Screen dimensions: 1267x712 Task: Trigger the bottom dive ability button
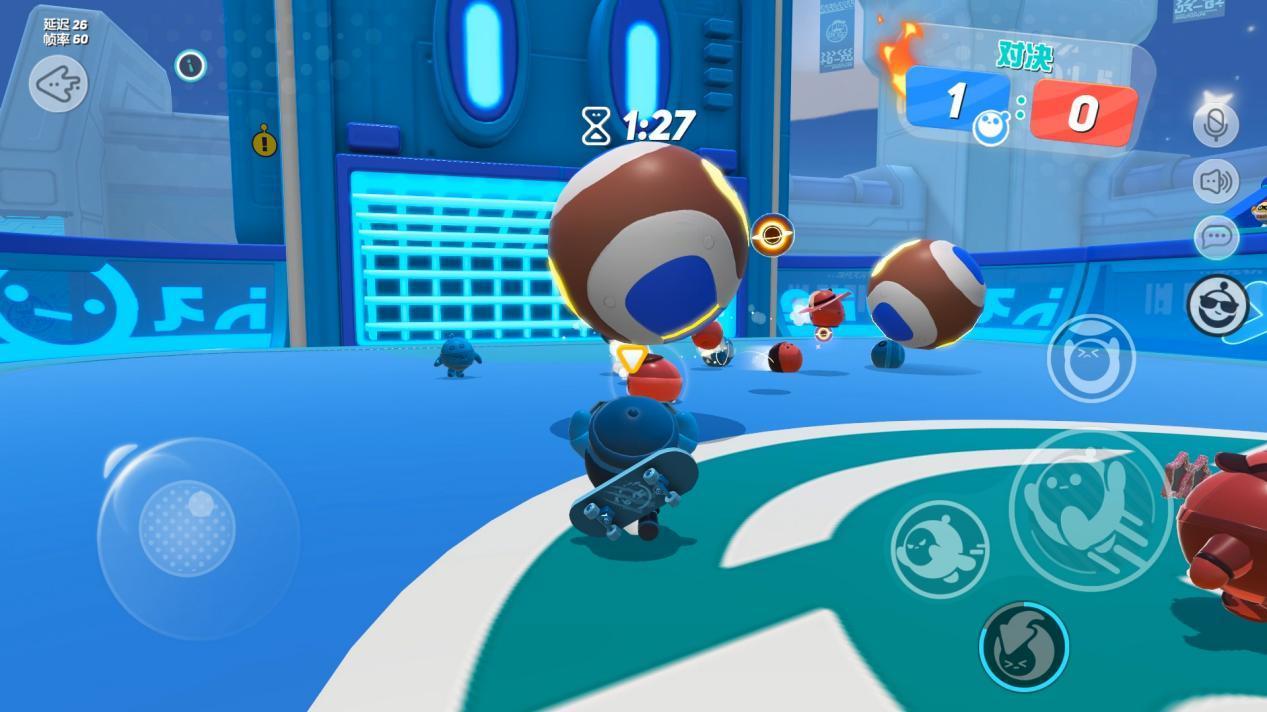coord(1023,645)
